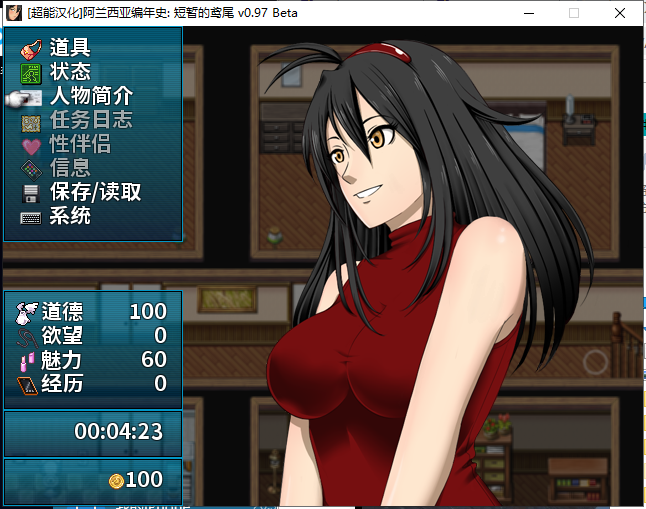Open the 信息 information entry
The image size is (646, 509).
tap(70, 168)
